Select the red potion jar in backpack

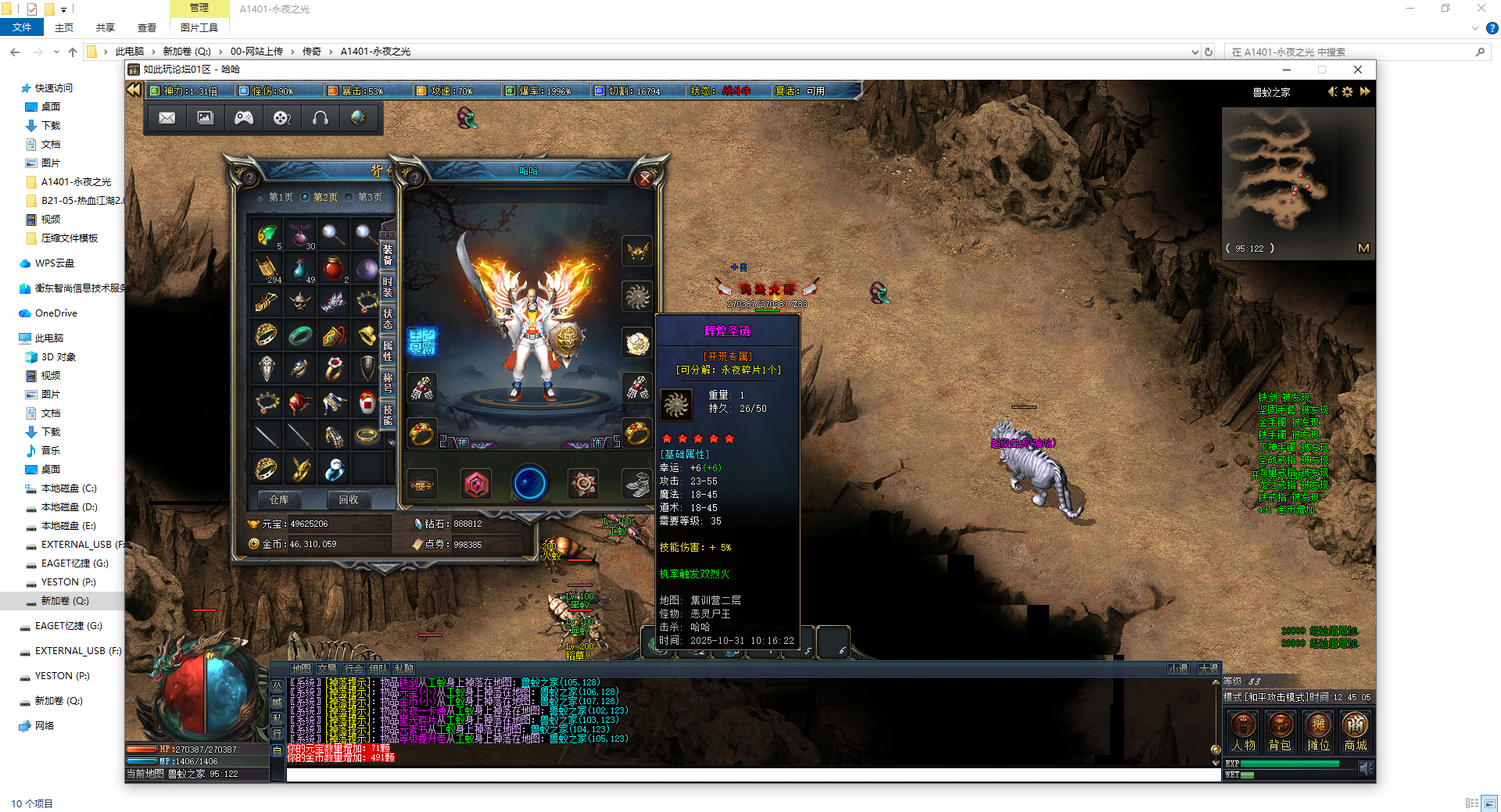[333, 267]
